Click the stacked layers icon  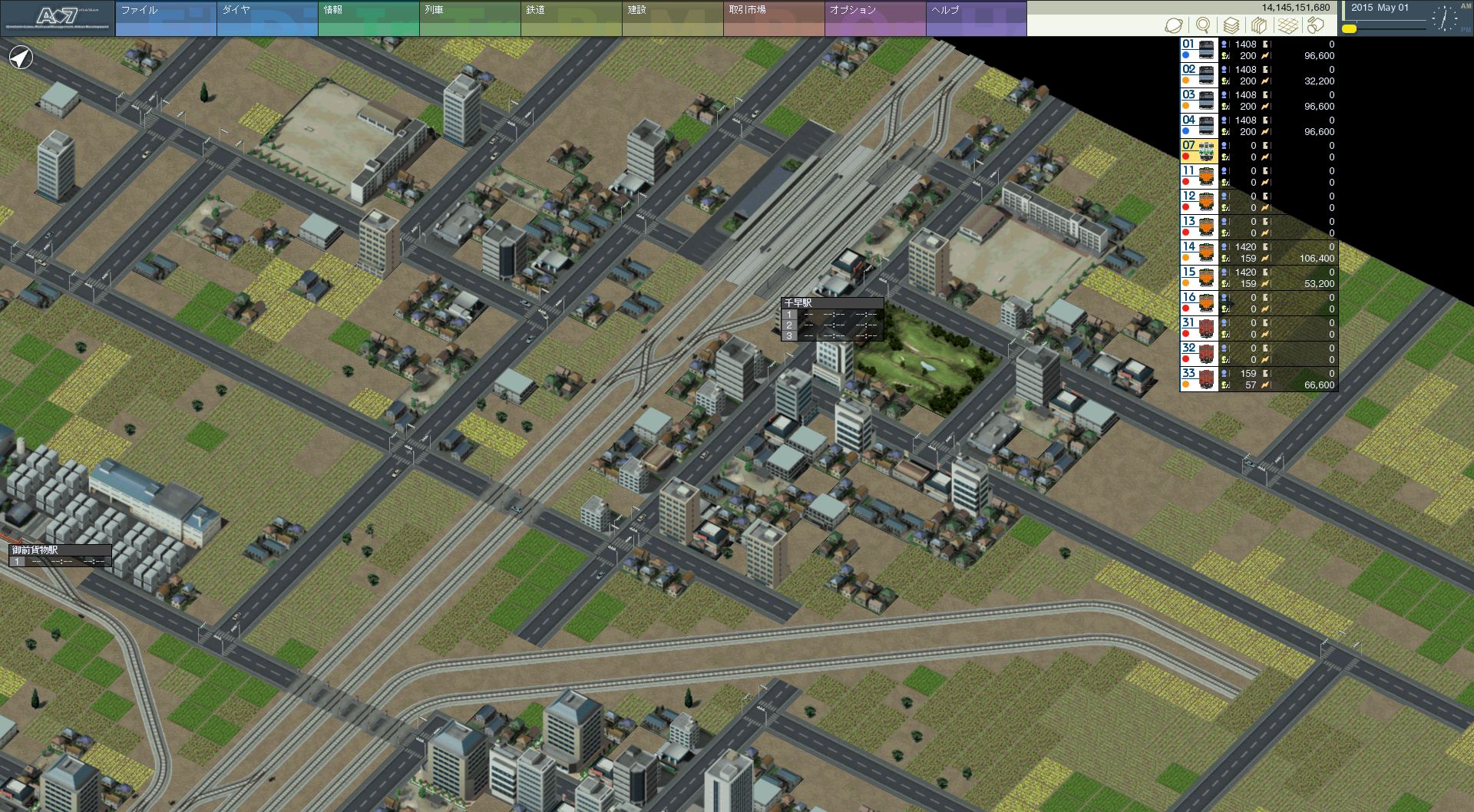coord(1231,25)
